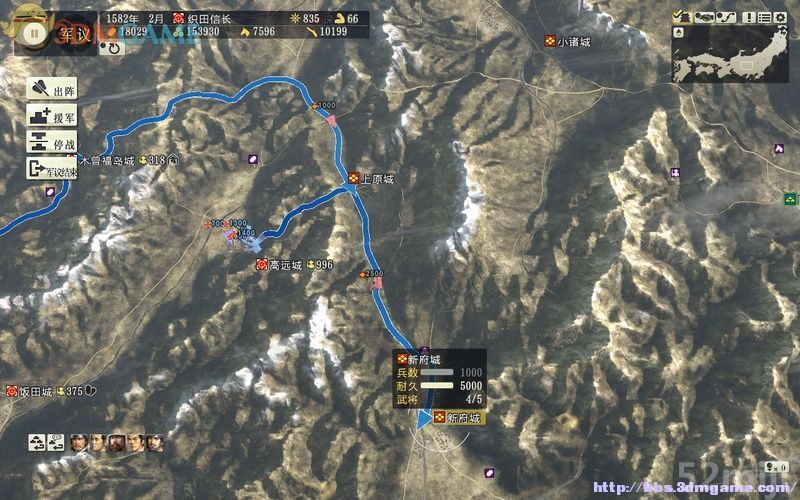Open the gear settings menu
The image size is (800, 500).
(x=780, y=16)
